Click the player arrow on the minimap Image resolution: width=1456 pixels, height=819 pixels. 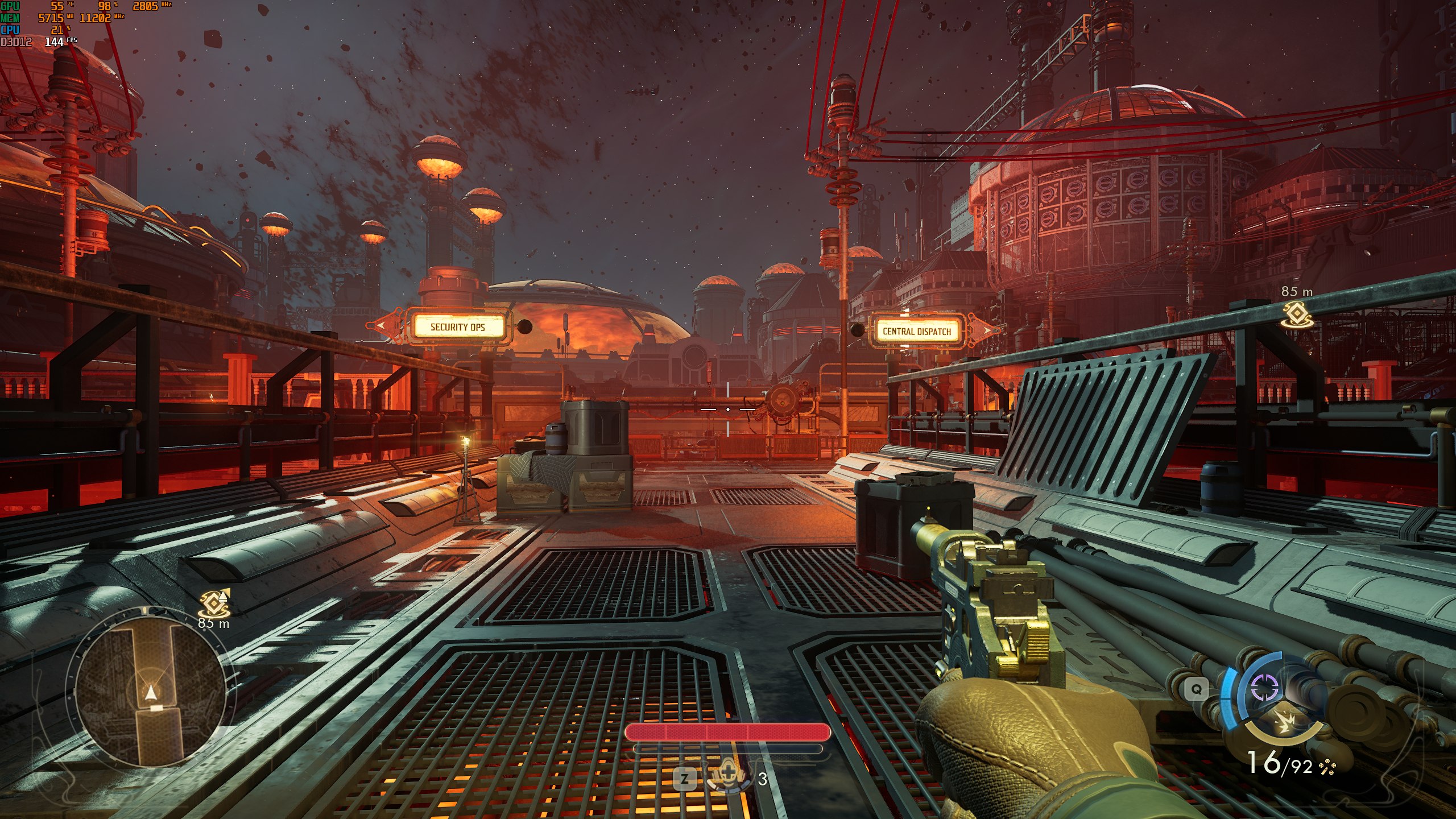(x=150, y=692)
